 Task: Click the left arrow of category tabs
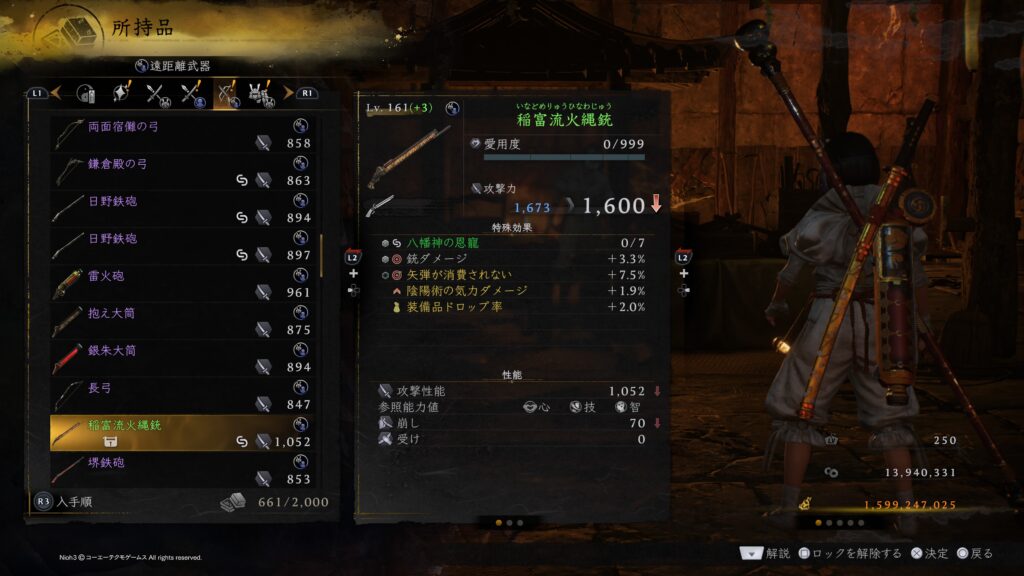[56, 93]
